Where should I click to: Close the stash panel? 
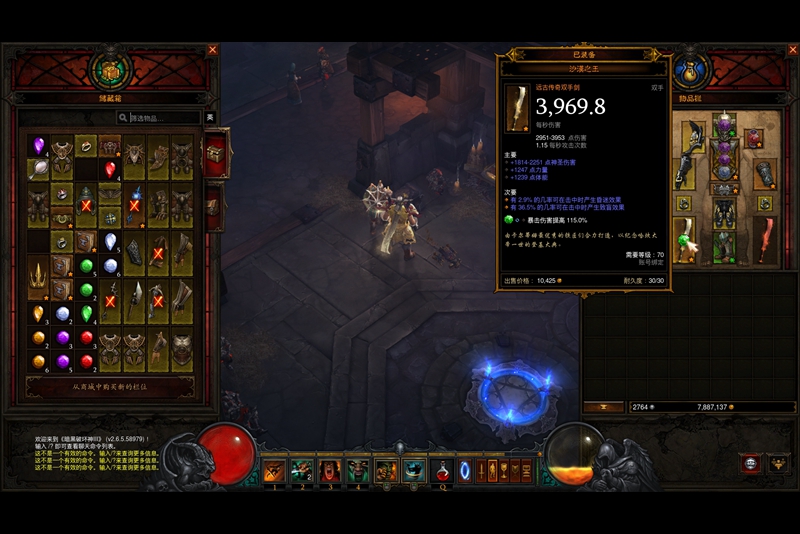212,49
